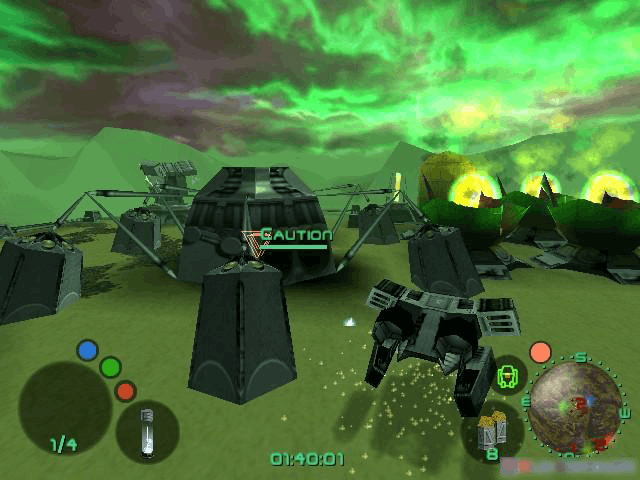This screenshot has width=640, height=480.
Task: Click the salmon circle above the radar
Action: [540, 352]
